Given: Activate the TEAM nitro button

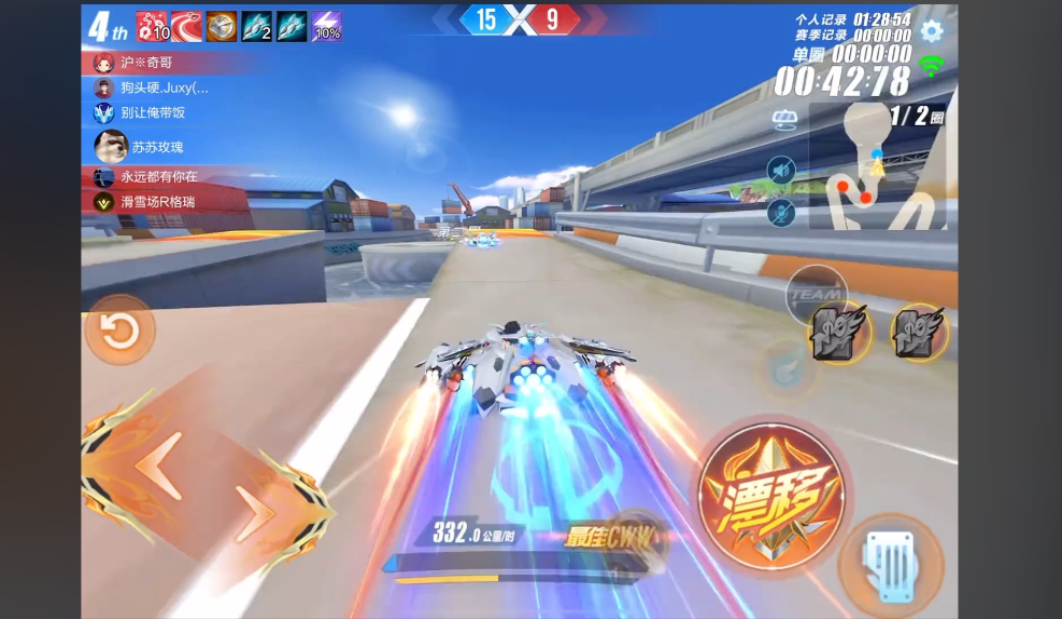Looking at the screenshot, I should click(816, 296).
